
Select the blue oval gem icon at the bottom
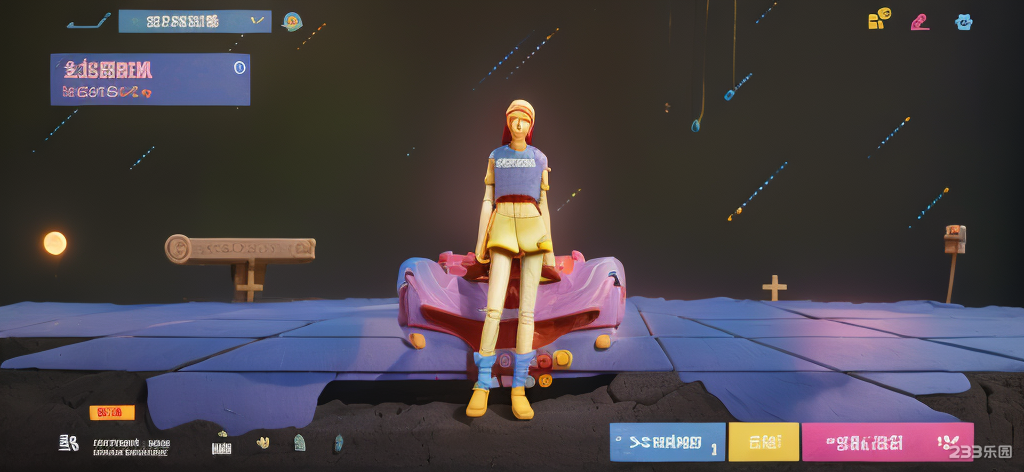coord(338,442)
